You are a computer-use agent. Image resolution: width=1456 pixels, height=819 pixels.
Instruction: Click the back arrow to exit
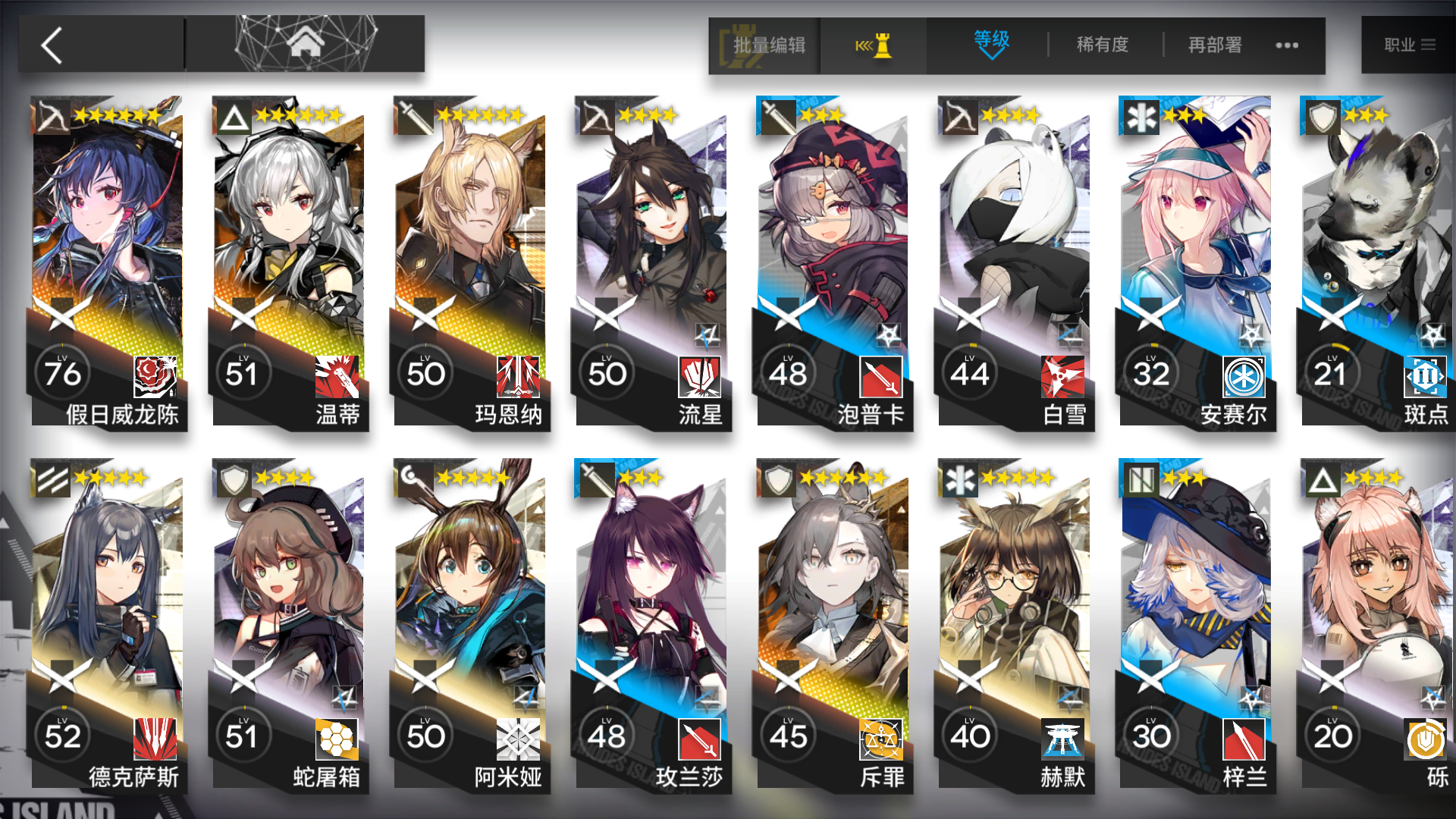point(50,45)
